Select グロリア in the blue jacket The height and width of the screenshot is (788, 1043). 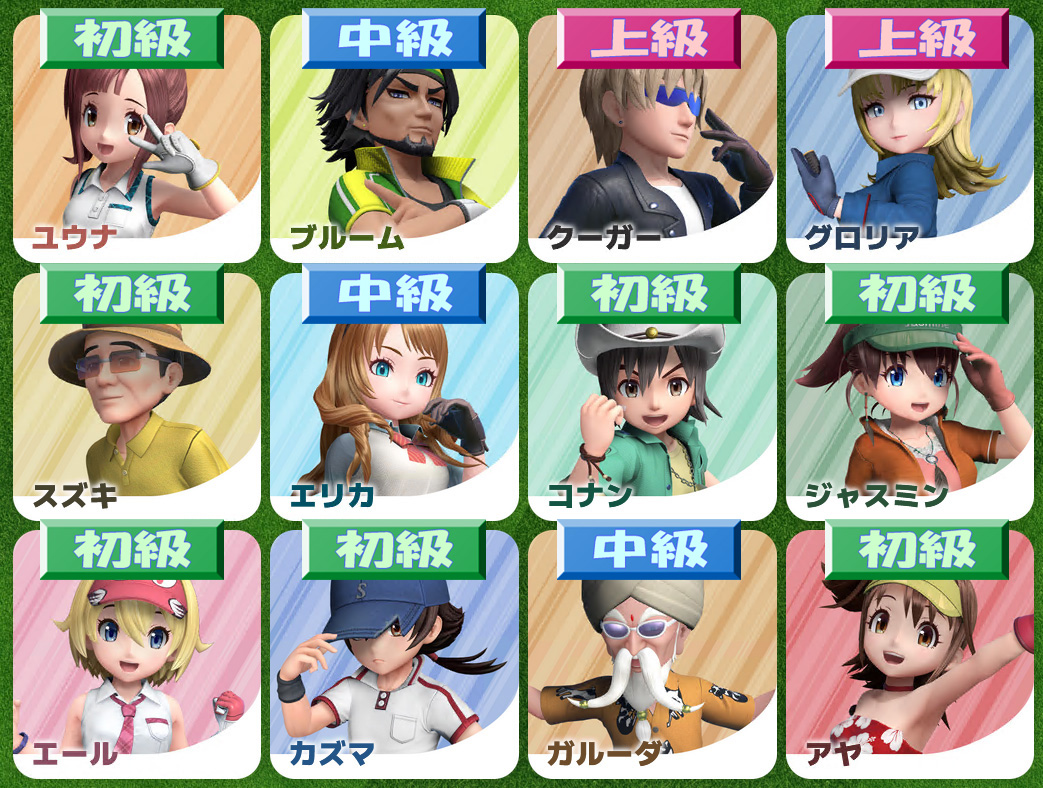910,140
